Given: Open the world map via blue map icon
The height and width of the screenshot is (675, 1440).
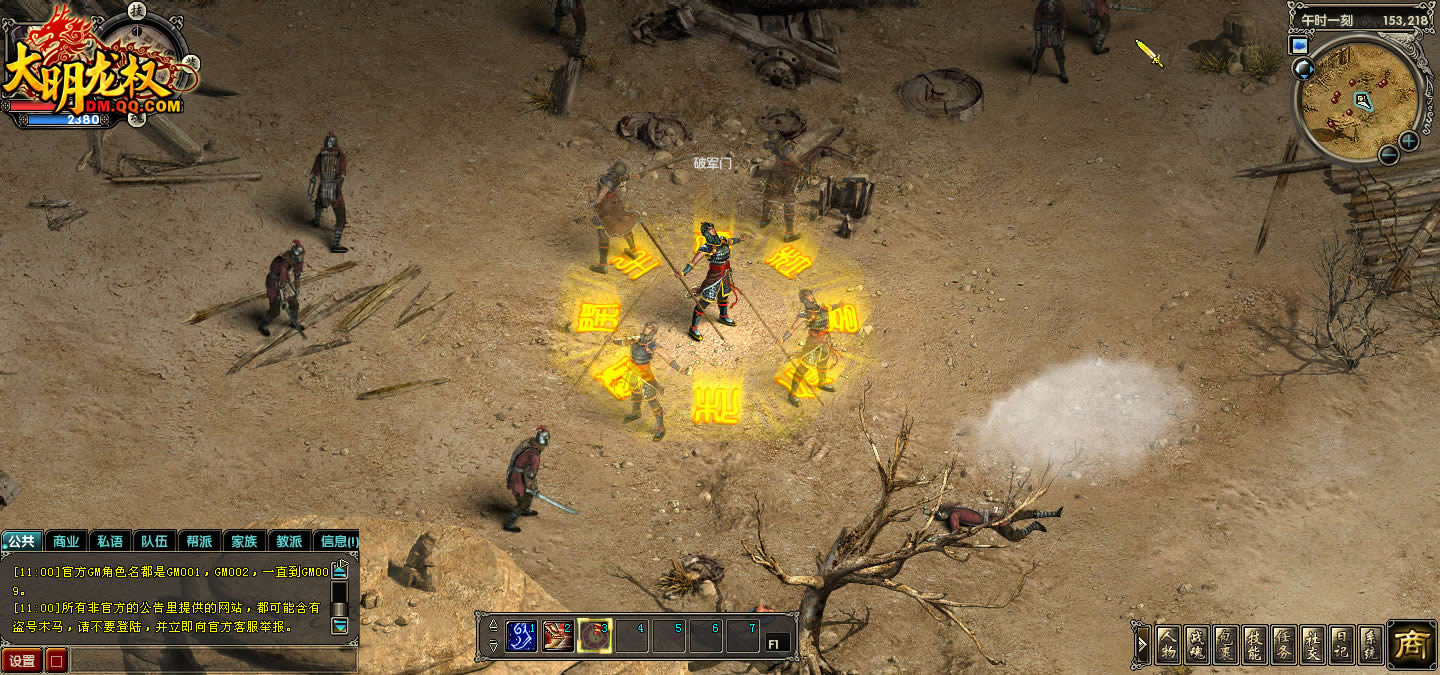Looking at the screenshot, I should point(1300,45).
